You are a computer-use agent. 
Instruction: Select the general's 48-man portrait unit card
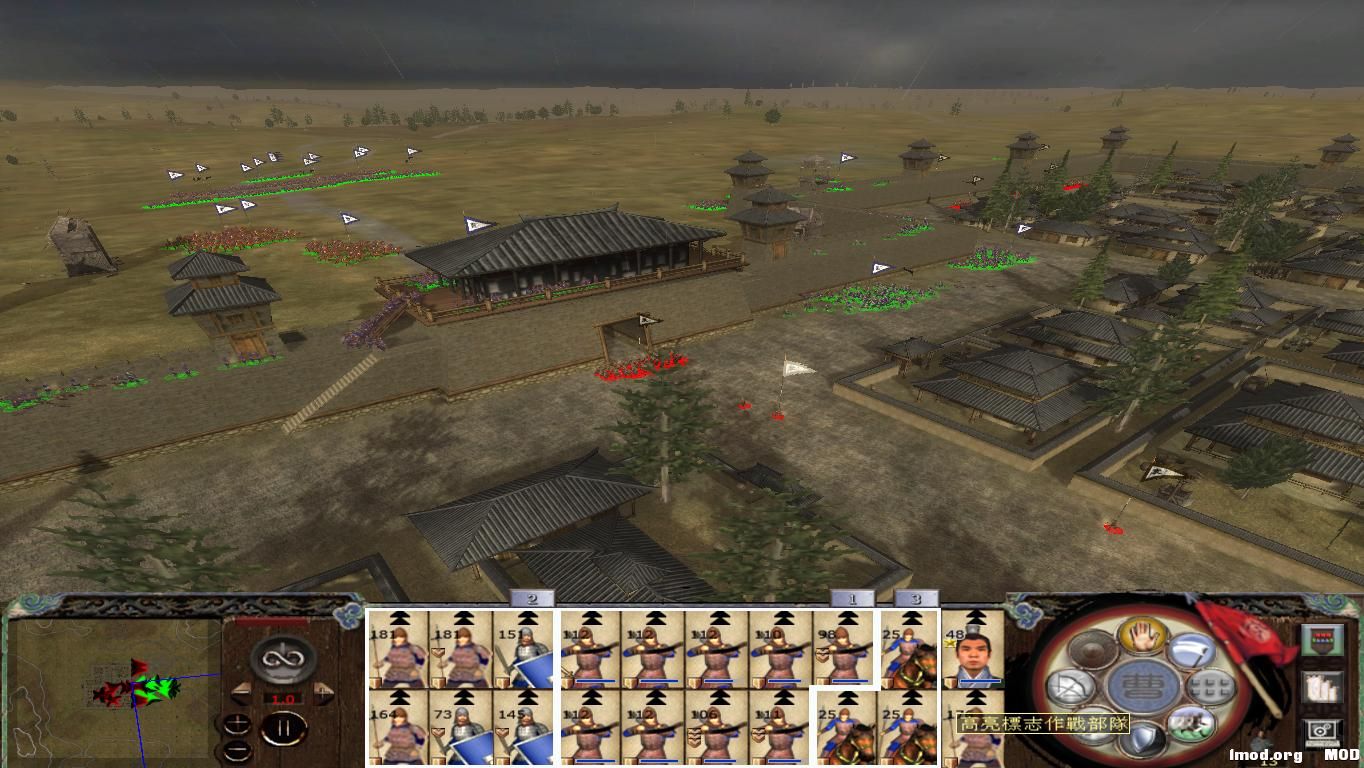tap(974, 655)
